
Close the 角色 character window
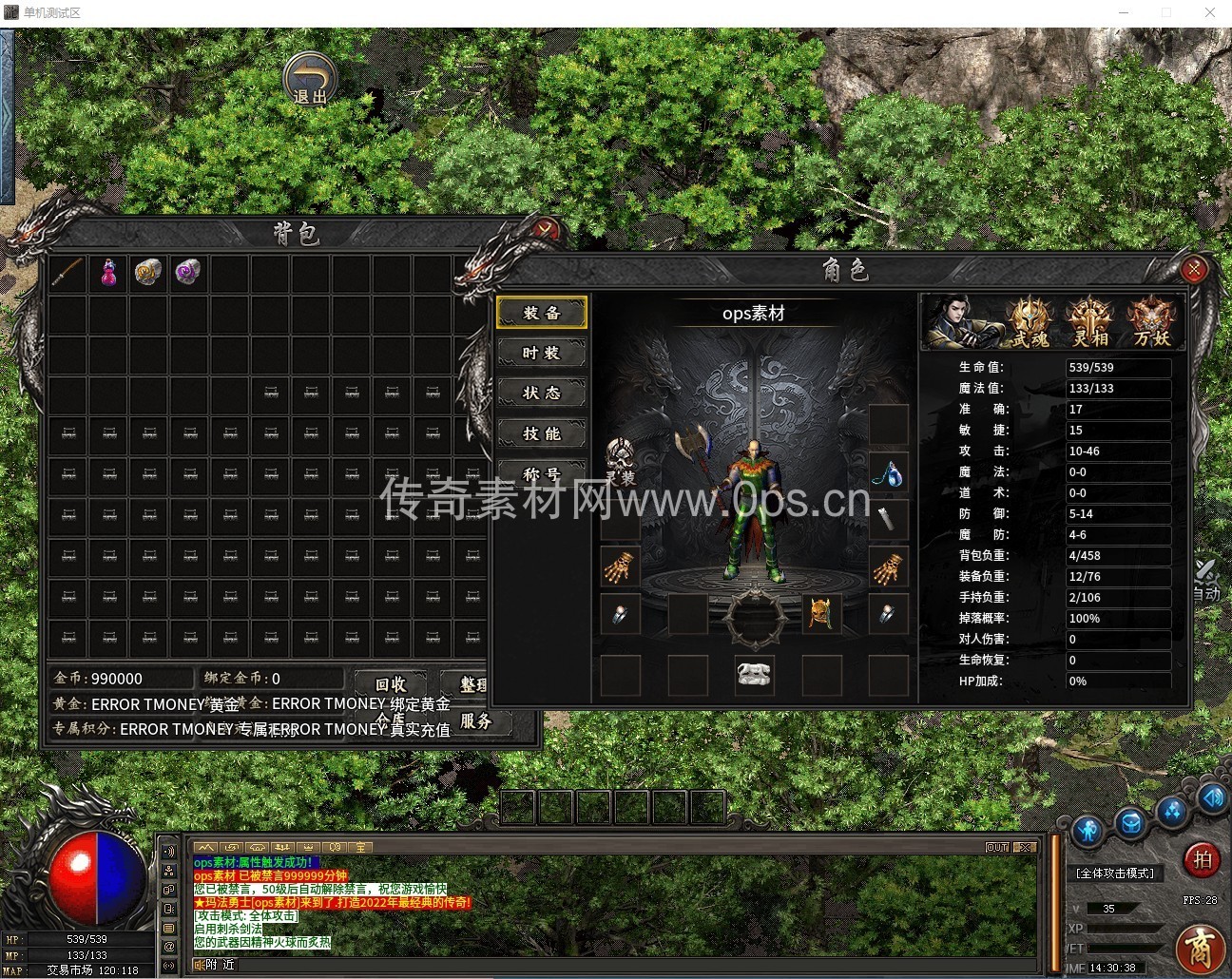[1194, 269]
